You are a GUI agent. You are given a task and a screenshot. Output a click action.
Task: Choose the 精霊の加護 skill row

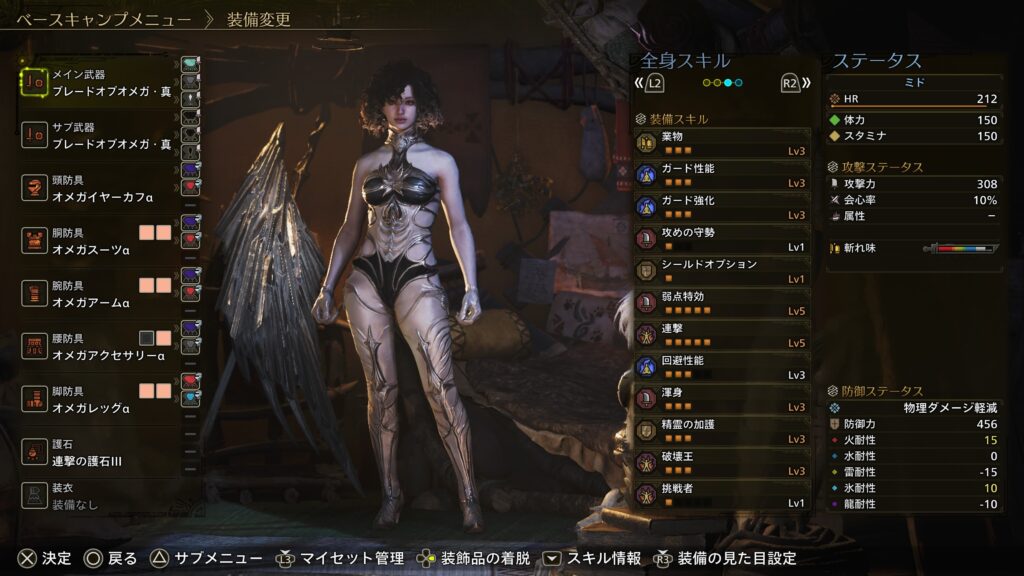pyautogui.click(x=722, y=430)
